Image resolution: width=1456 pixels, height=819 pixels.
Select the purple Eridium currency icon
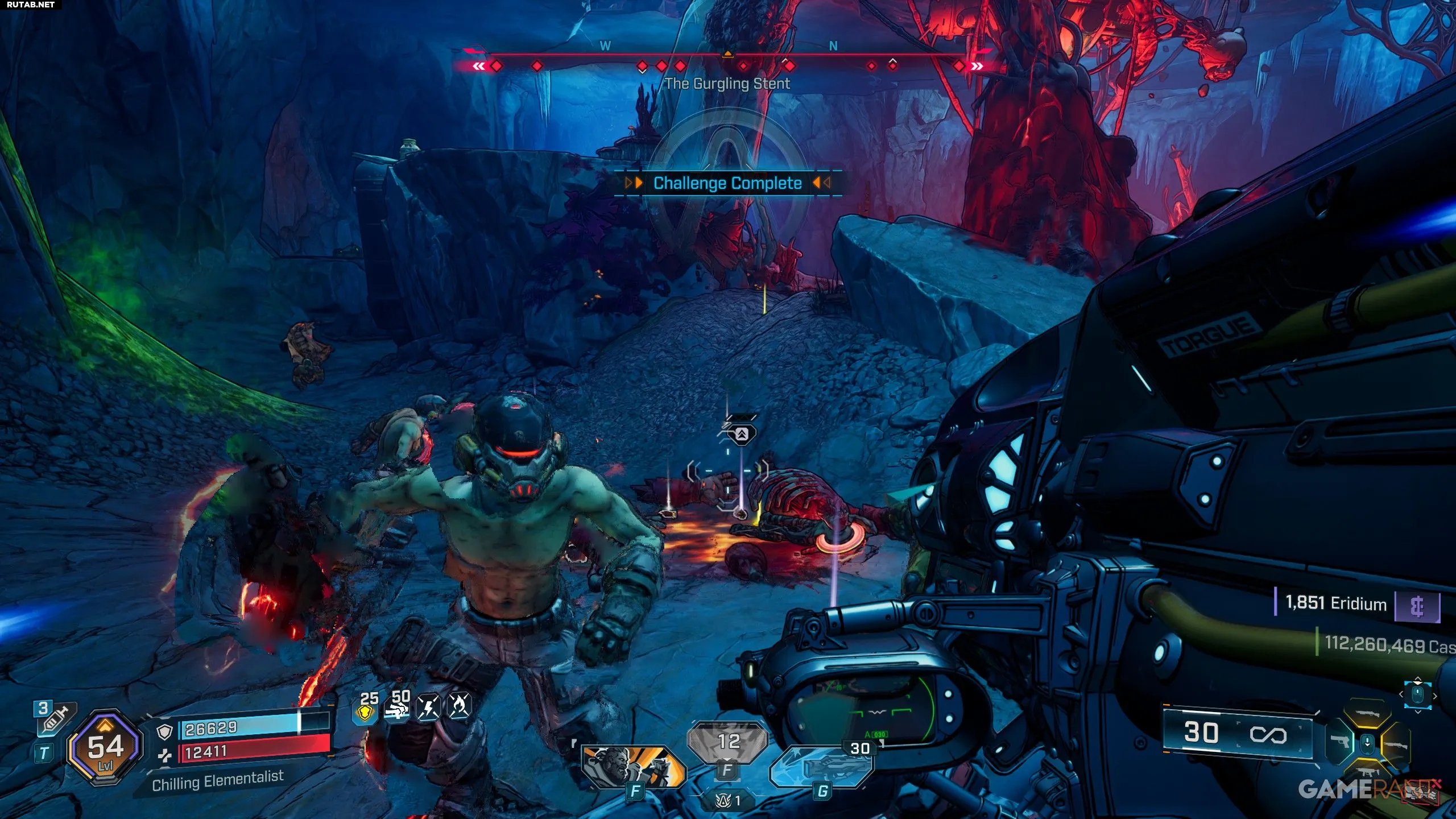click(1417, 606)
